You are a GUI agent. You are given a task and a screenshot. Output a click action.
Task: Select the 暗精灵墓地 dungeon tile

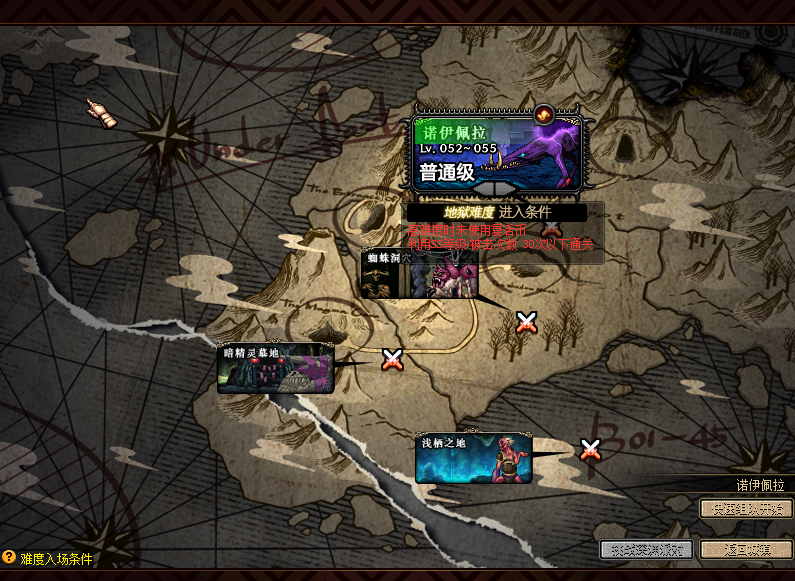275,367
